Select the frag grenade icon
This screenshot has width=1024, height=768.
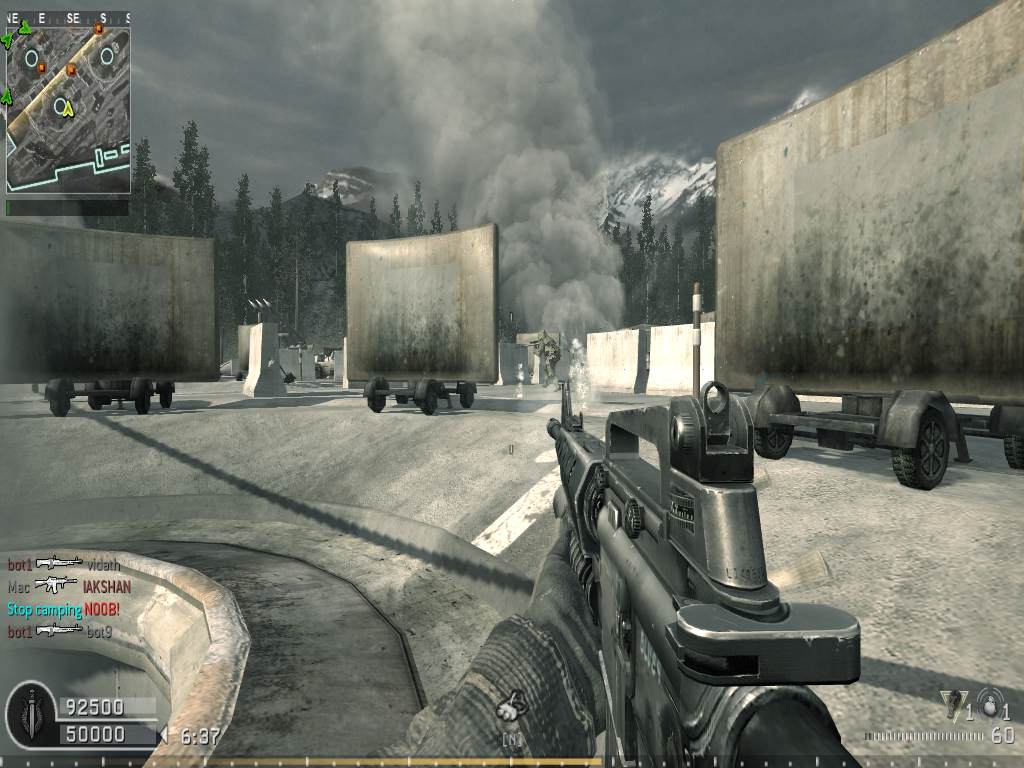pos(990,702)
